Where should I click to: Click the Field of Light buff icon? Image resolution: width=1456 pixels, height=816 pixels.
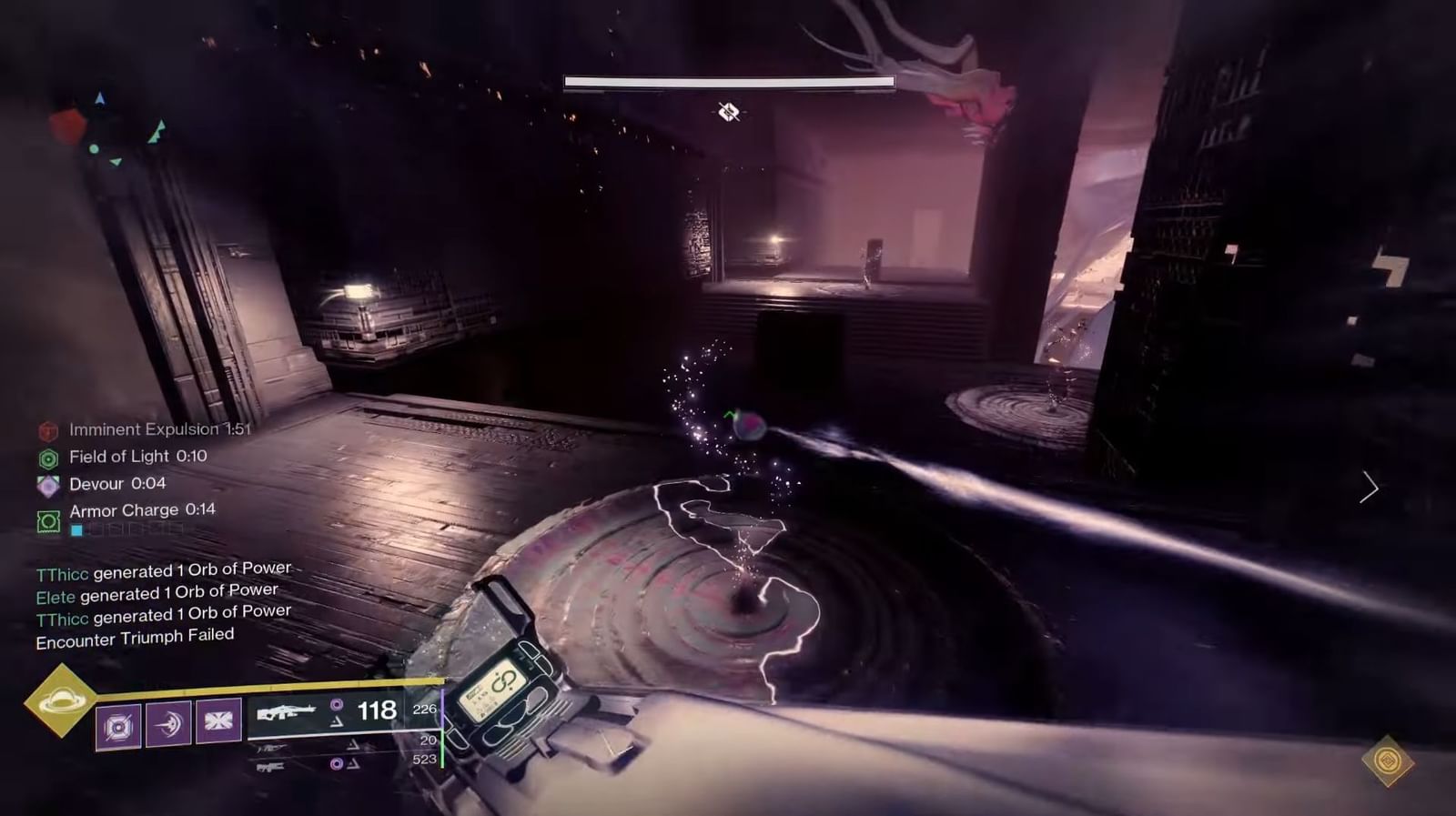click(x=48, y=457)
